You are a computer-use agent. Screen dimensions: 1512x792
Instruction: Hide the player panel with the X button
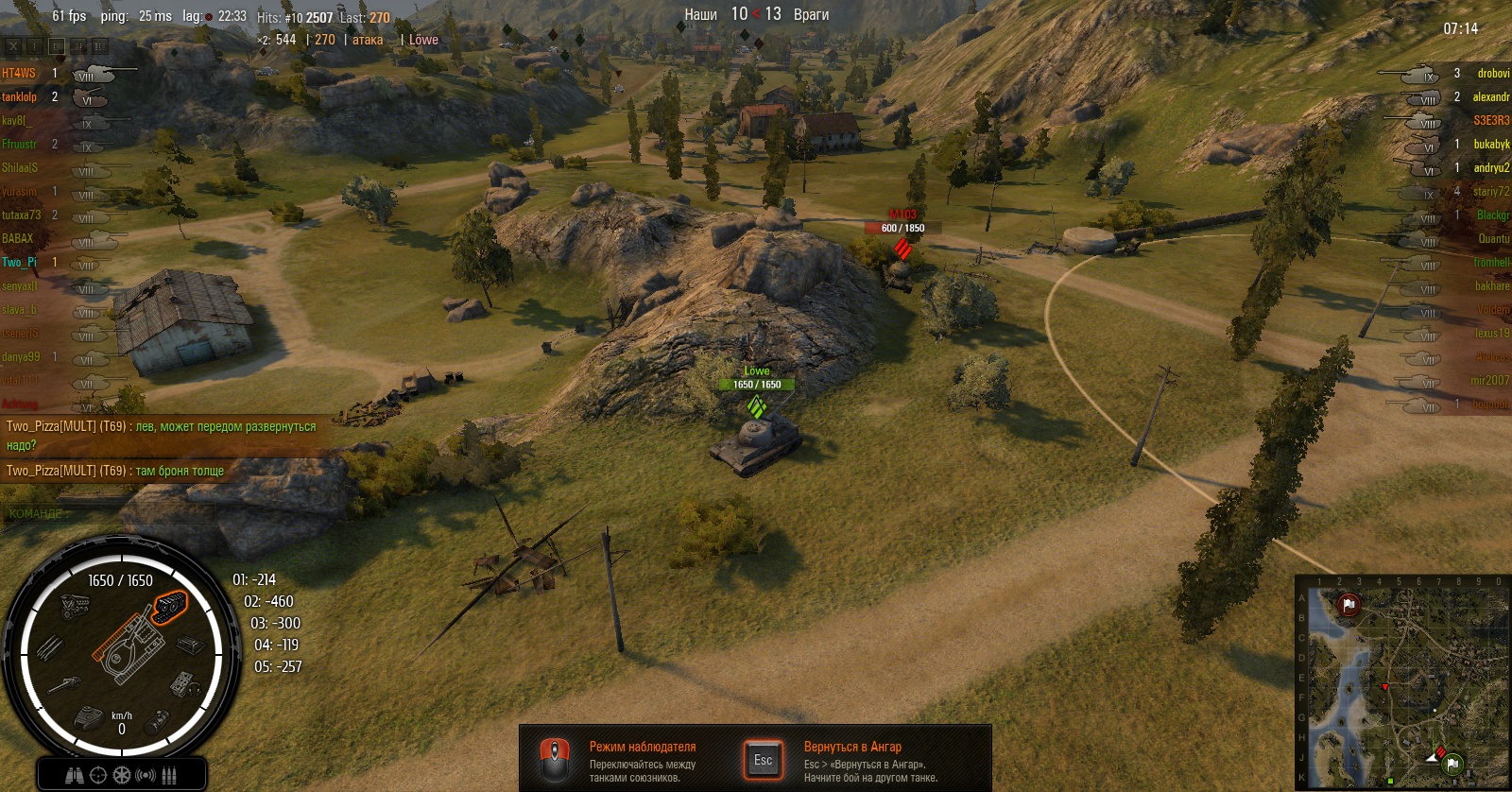click(x=13, y=45)
